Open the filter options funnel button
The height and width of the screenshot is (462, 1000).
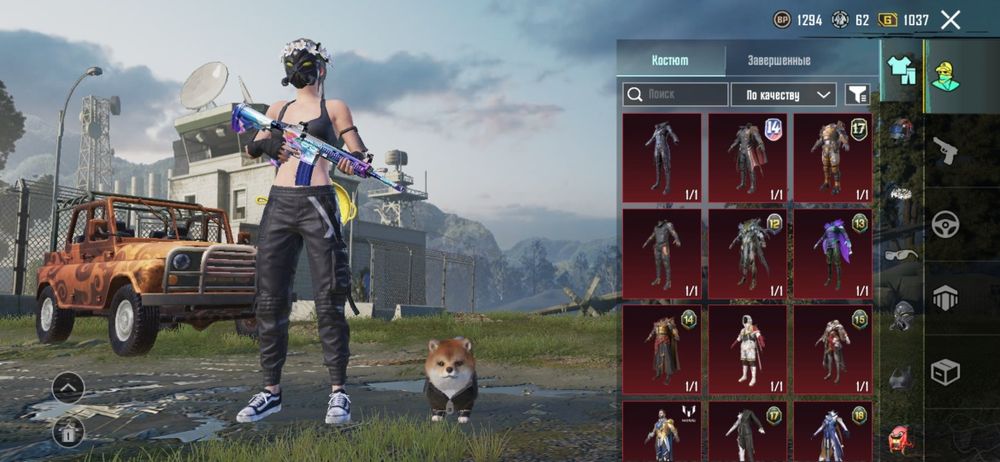tap(857, 94)
